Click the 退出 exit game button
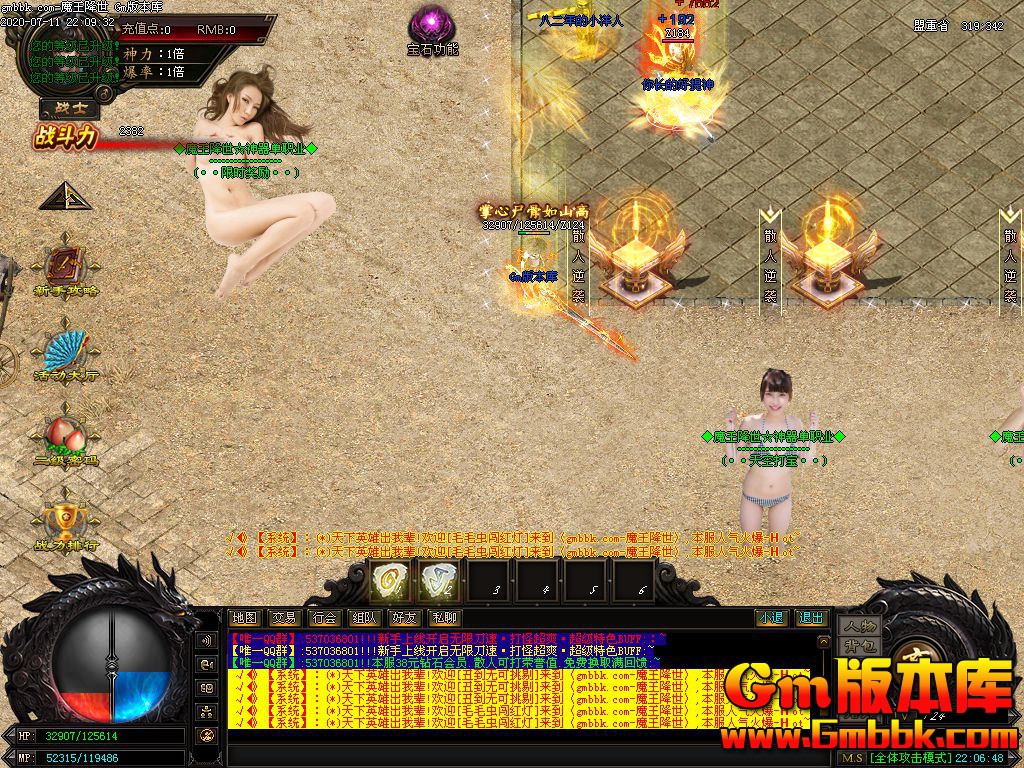The image size is (1024, 768). tap(811, 618)
